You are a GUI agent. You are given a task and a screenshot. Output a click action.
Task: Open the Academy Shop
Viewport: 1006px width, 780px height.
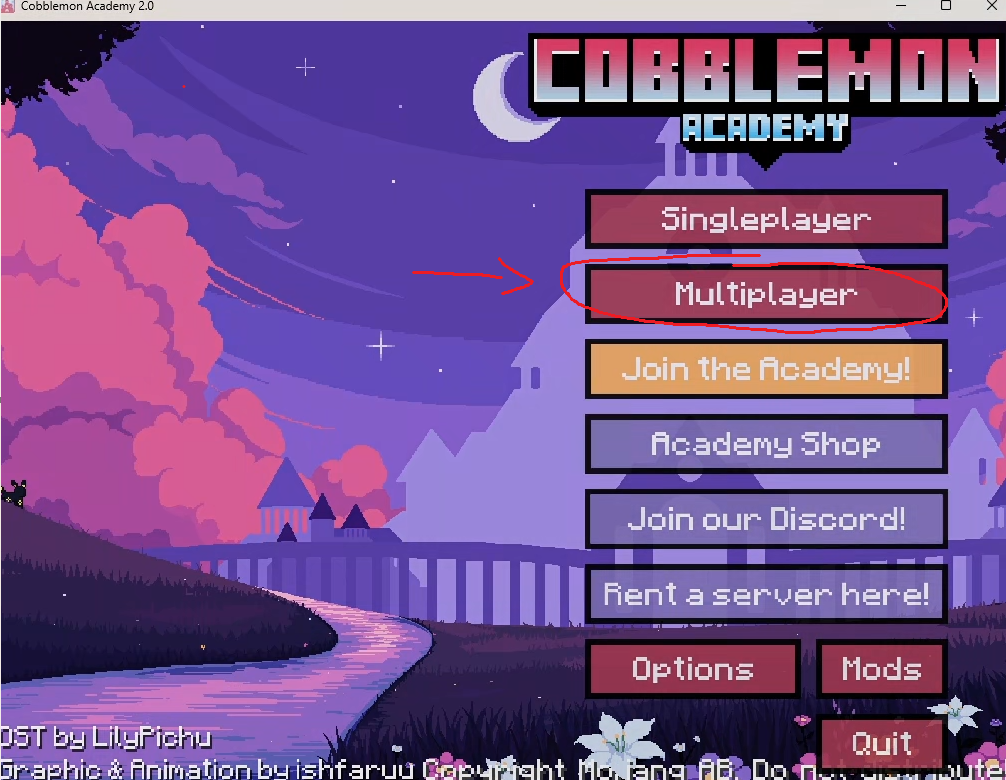point(766,444)
